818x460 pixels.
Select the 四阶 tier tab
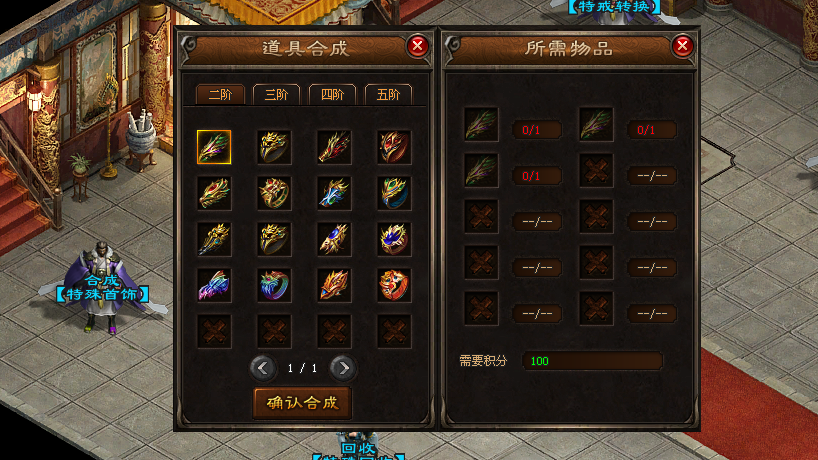tap(332, 95)
